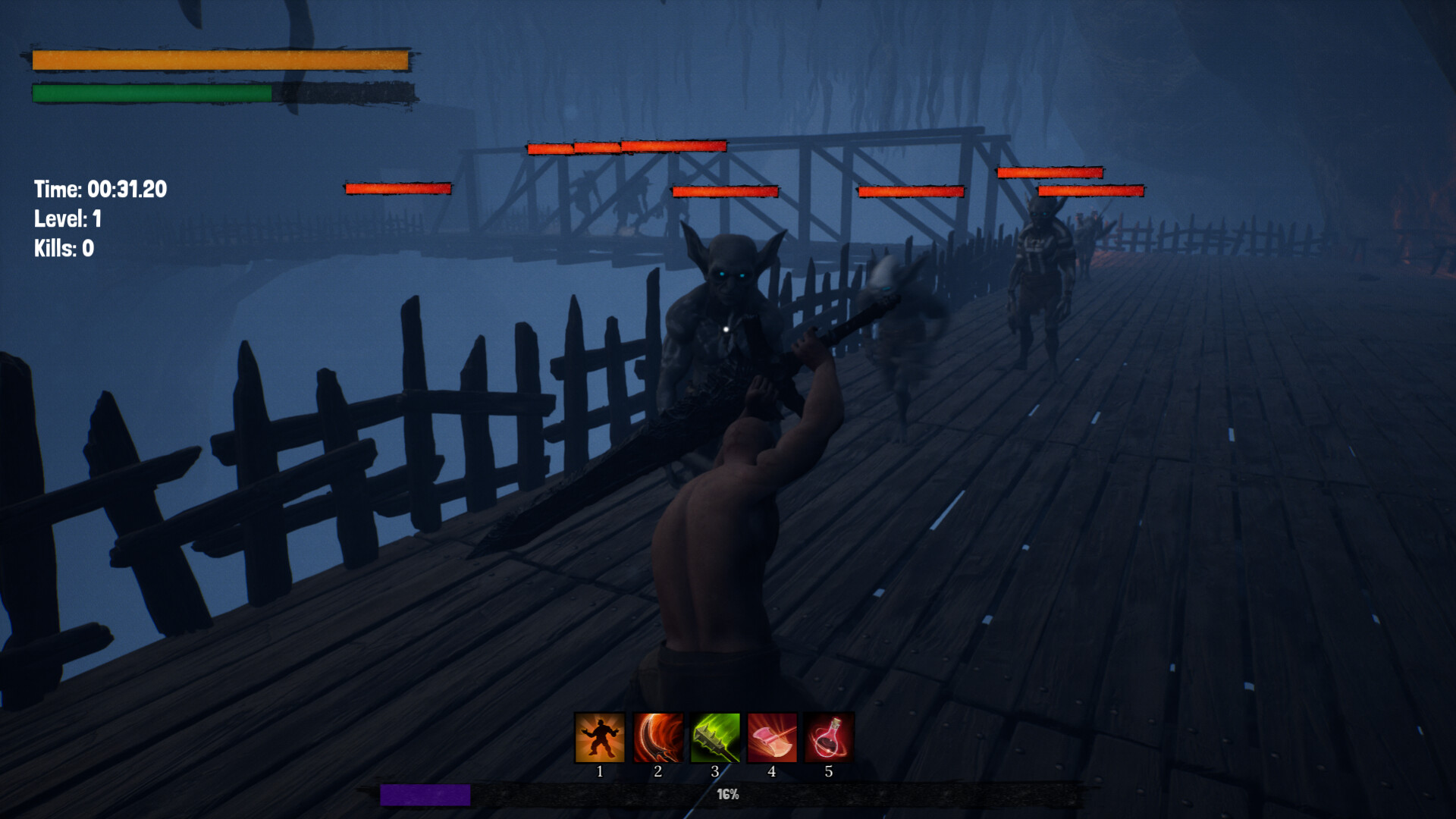Click the green health bar below the orange bar
This screenshot has width=1456, height=819.
click(149, 93)
